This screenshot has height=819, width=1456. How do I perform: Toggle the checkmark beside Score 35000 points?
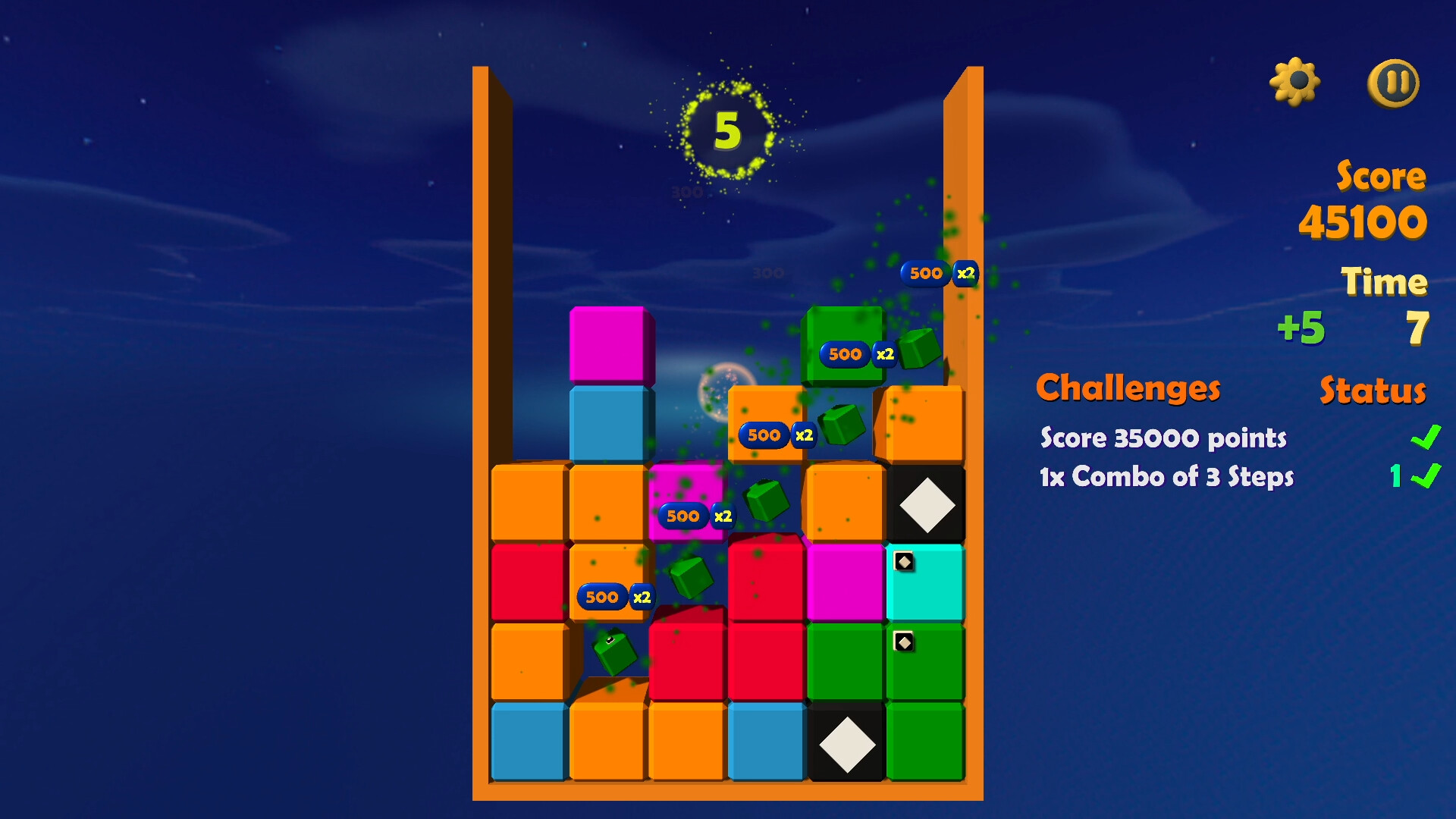point(1426,438)
